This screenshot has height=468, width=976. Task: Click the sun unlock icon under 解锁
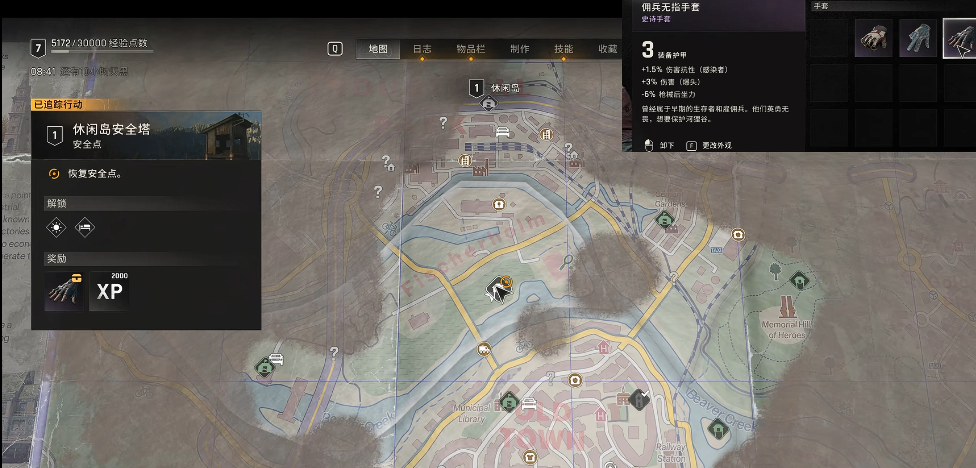click(x=56, y=227)
